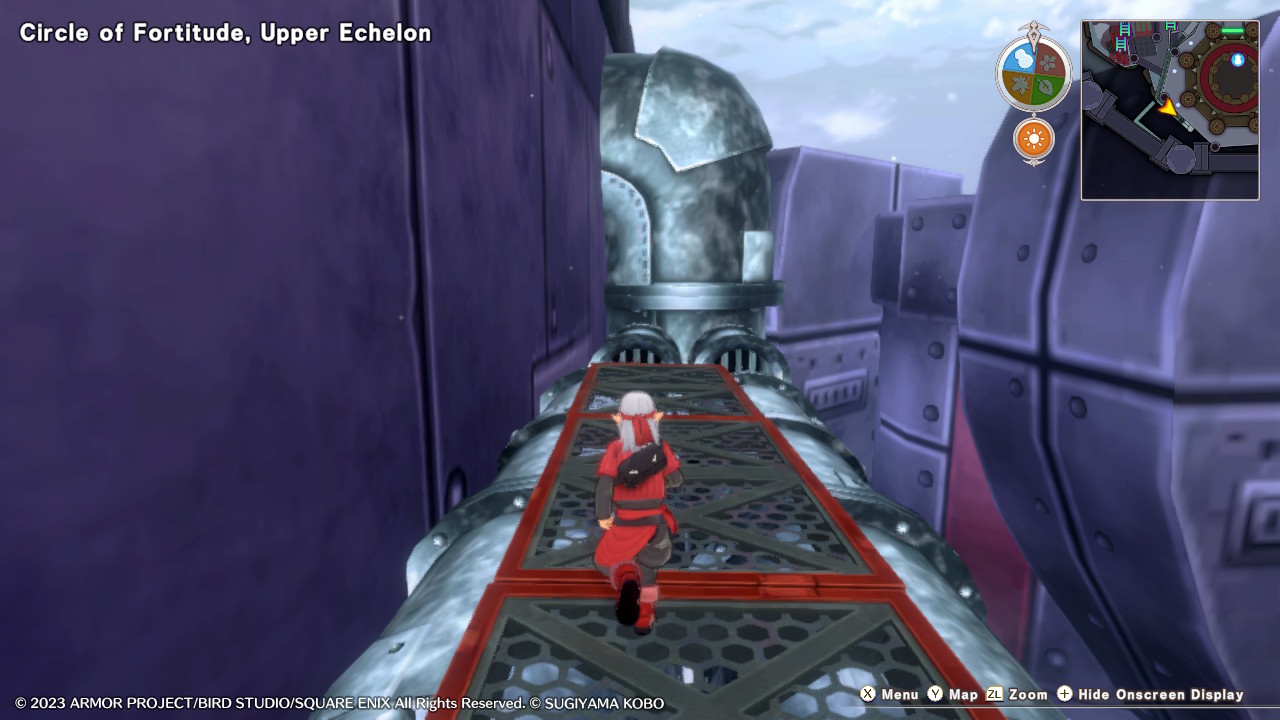1280x720 pixels.
Task: Expand the ornate spire atop the season wheel
Action: click(x=1035, y=28)
